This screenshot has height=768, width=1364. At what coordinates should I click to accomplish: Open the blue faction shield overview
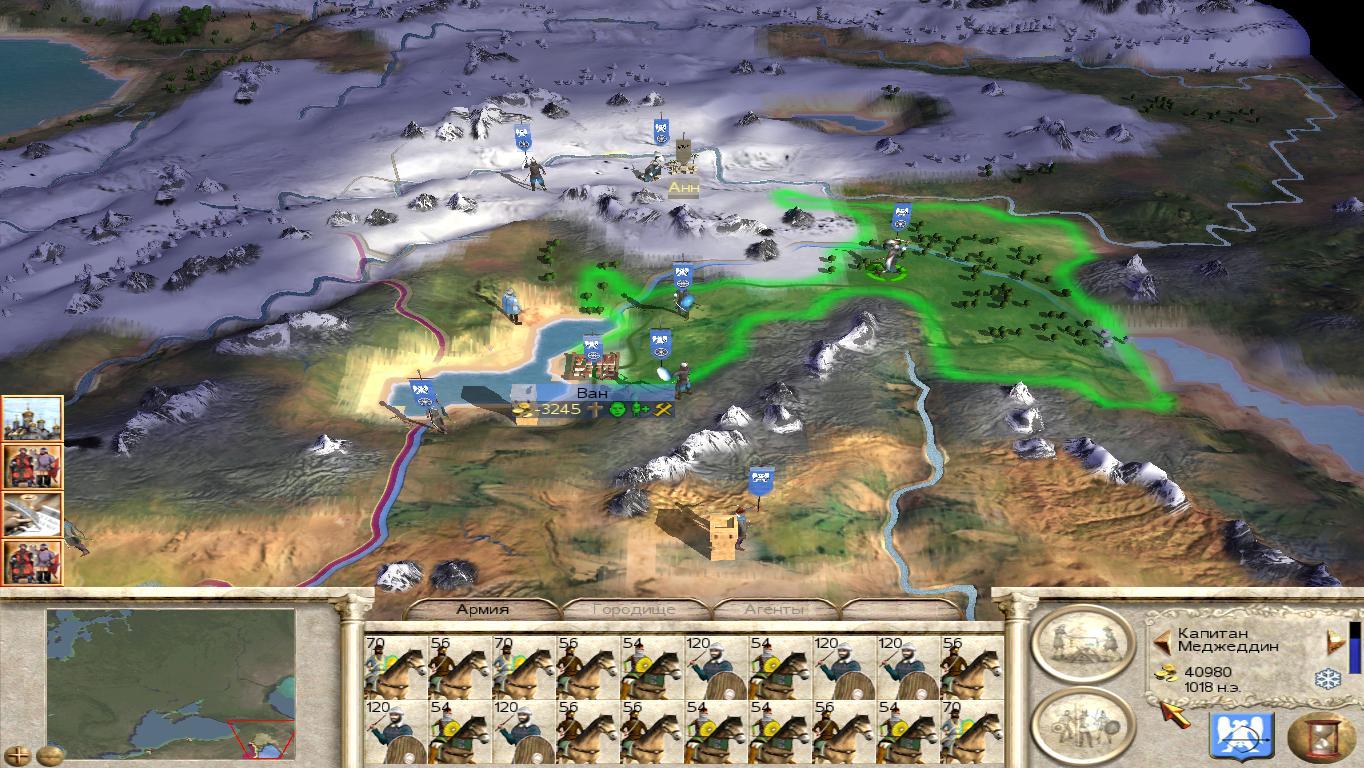[1241, 737]
